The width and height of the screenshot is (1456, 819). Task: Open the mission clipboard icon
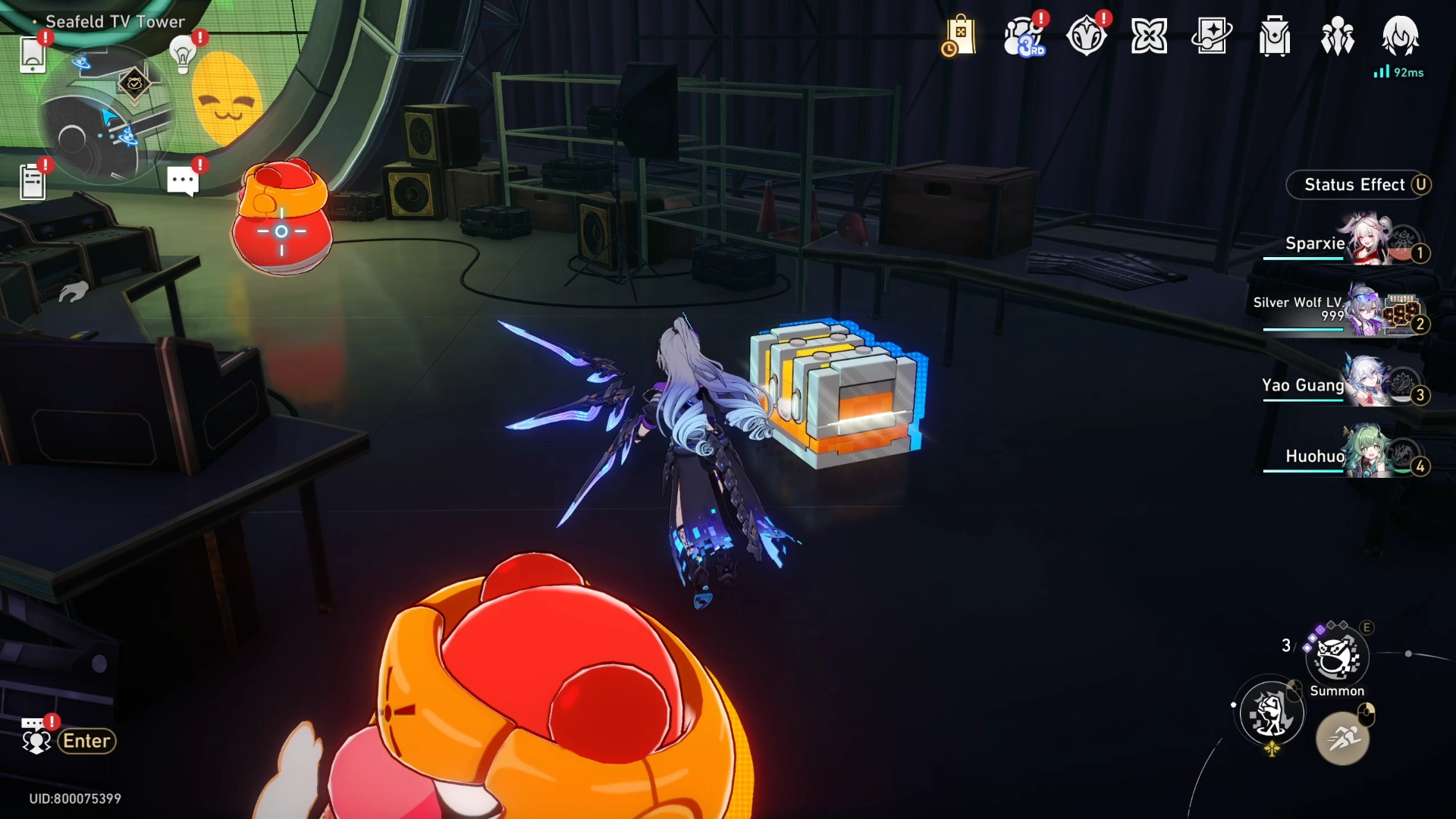33,182
